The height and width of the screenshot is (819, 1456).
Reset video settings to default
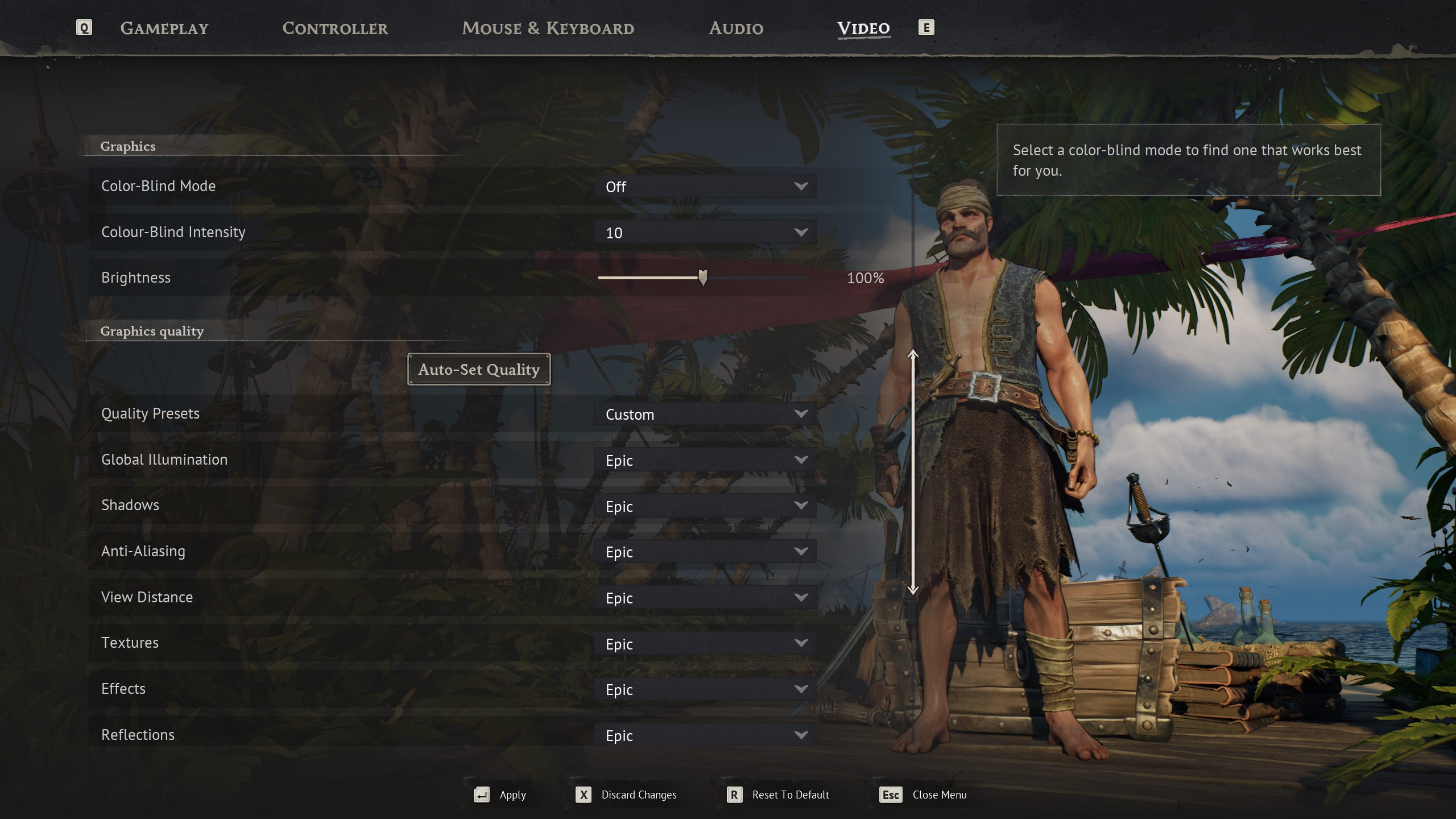[x=790, y=795]
